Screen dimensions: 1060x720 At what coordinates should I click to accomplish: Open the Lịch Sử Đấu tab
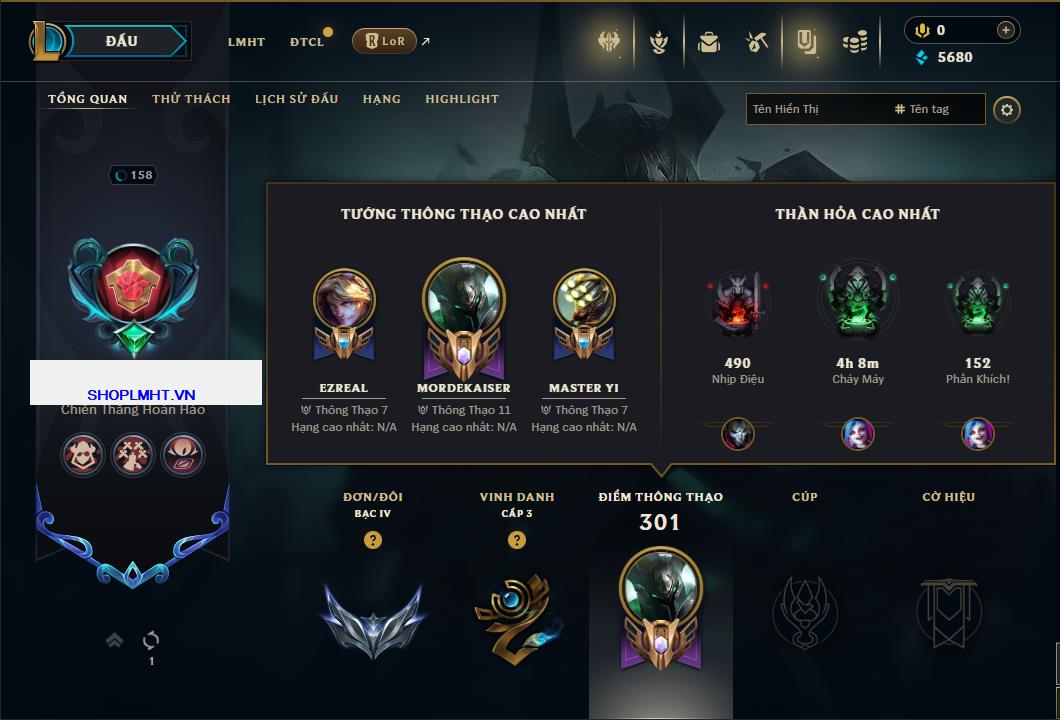tap(296, 99)
